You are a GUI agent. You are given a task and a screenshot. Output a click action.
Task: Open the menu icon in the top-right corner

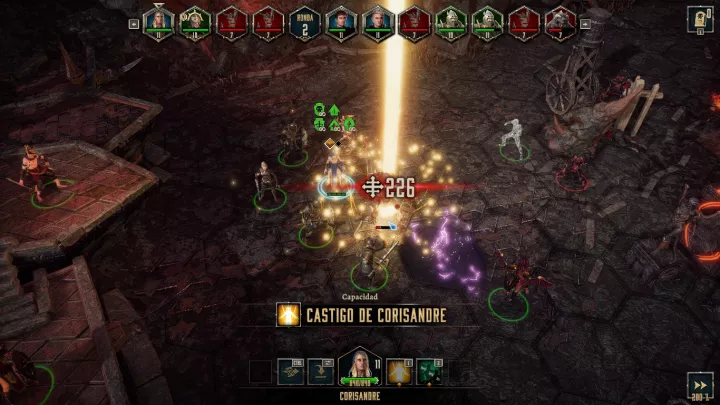point(700,17)
